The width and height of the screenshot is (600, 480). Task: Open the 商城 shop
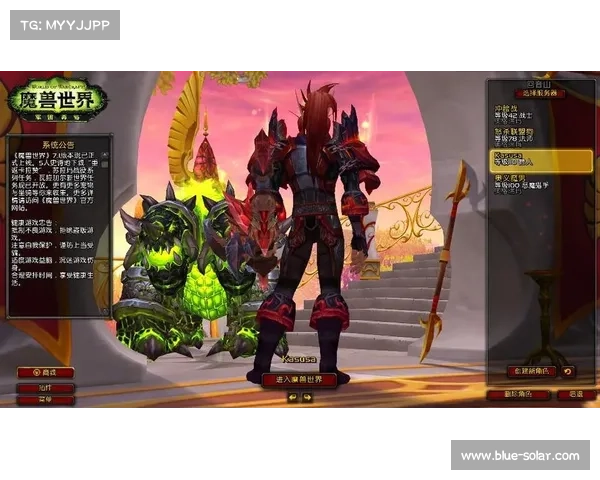coord(45,372)
